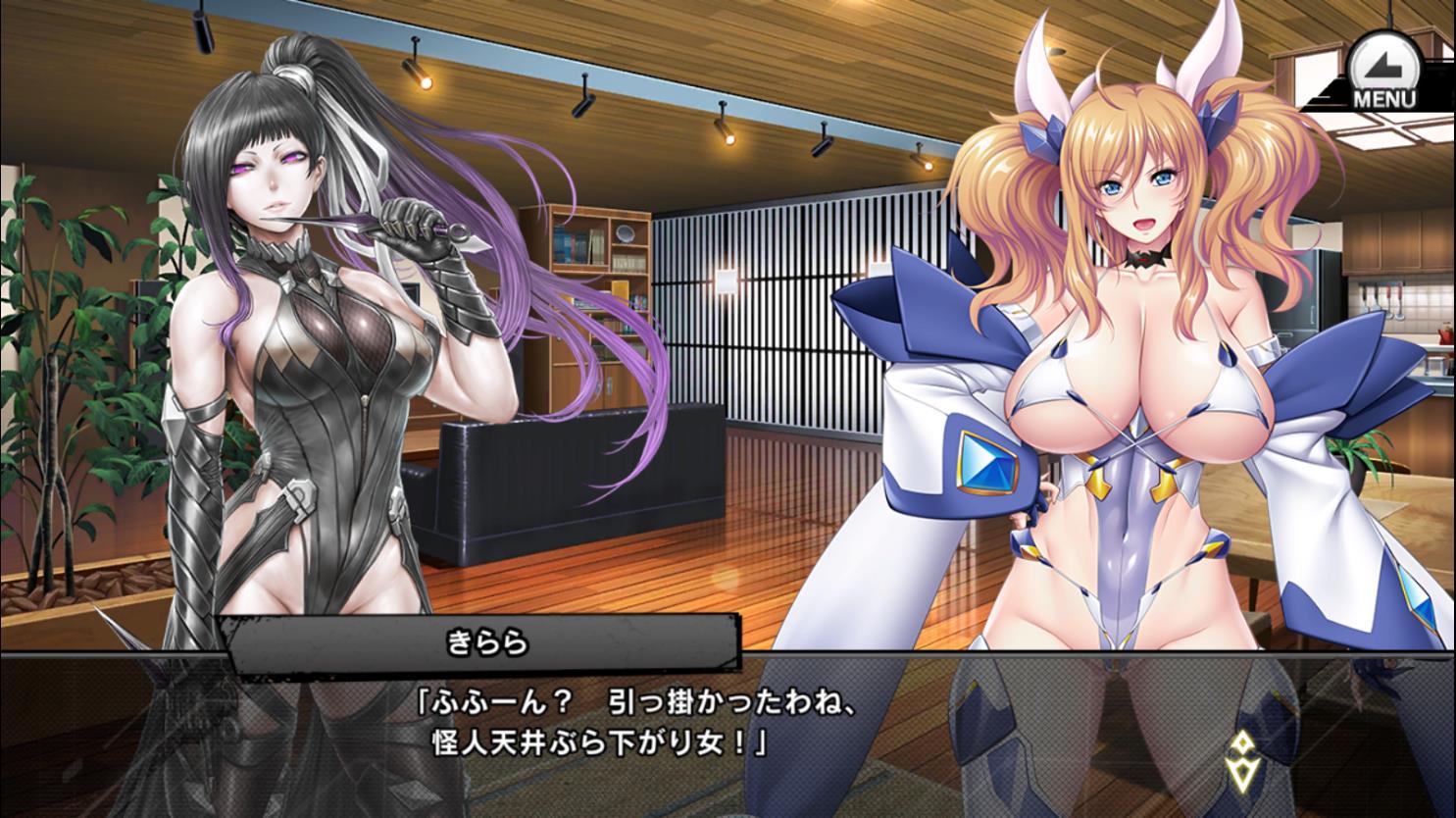The height and width of the screenshot is (818, 1456).
Task: Open the MENU button
Action: (1383, 73)
